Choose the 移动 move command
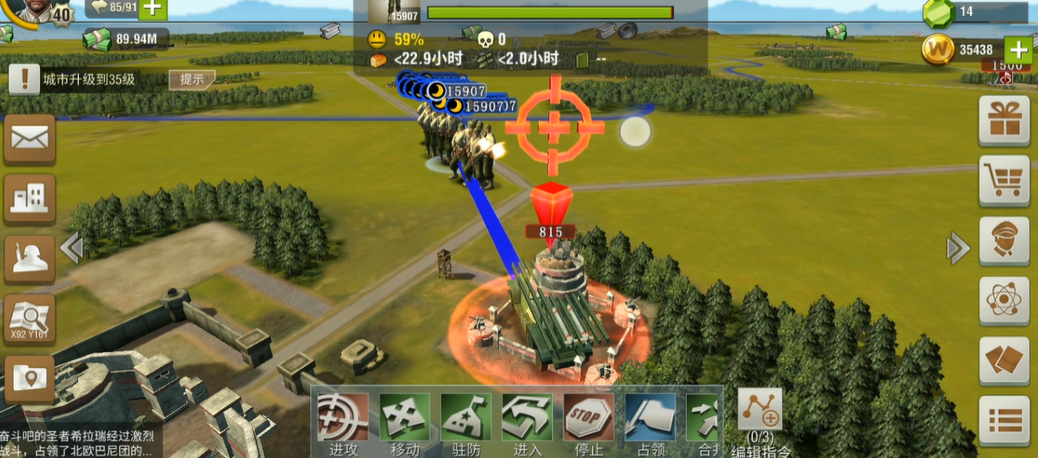The image size is (1038, 458). pyautogui.click(x=405, y=418)
